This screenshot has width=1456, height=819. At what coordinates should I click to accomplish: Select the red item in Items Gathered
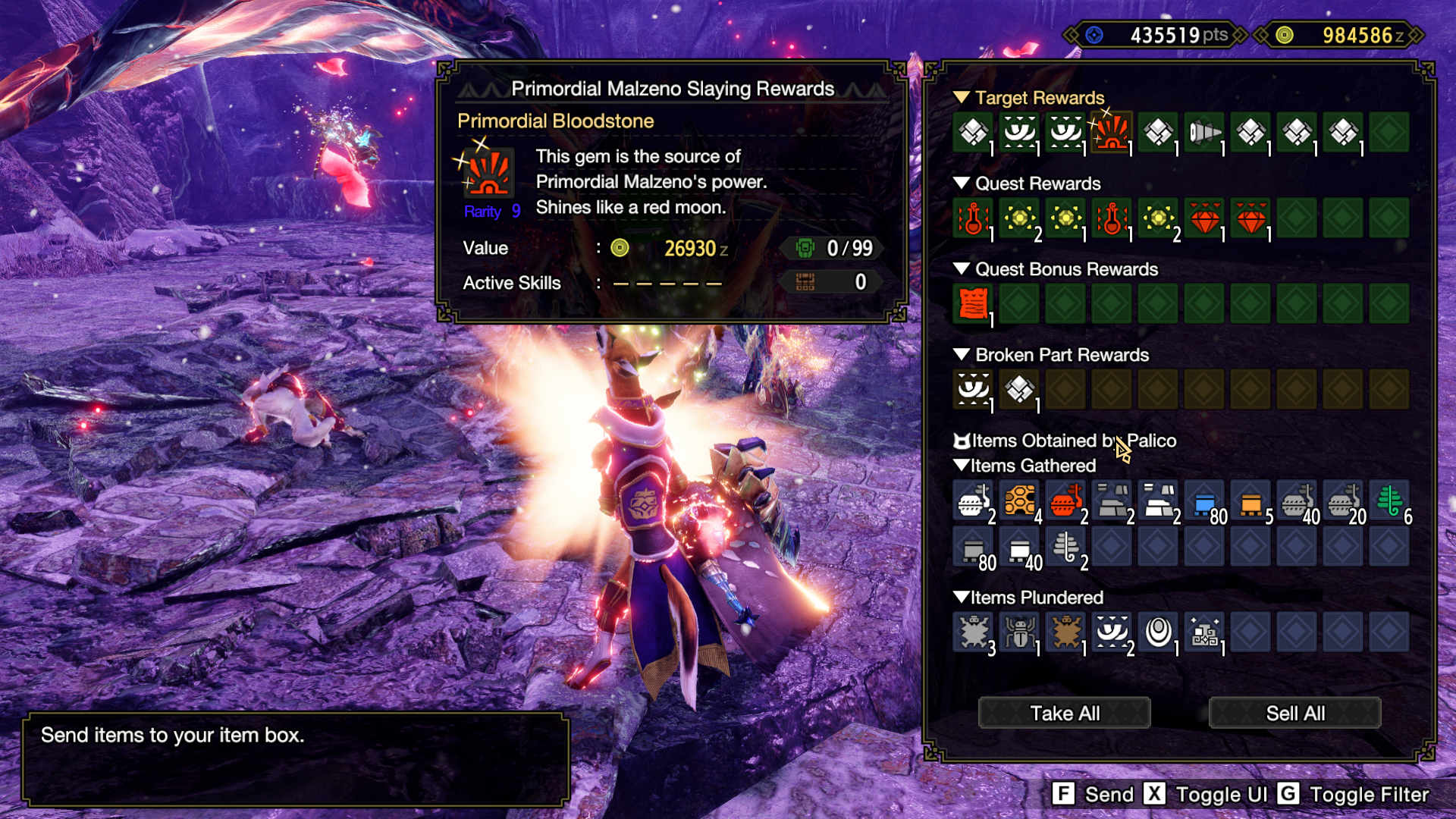pyautogui.click(x=1065, y=500)
